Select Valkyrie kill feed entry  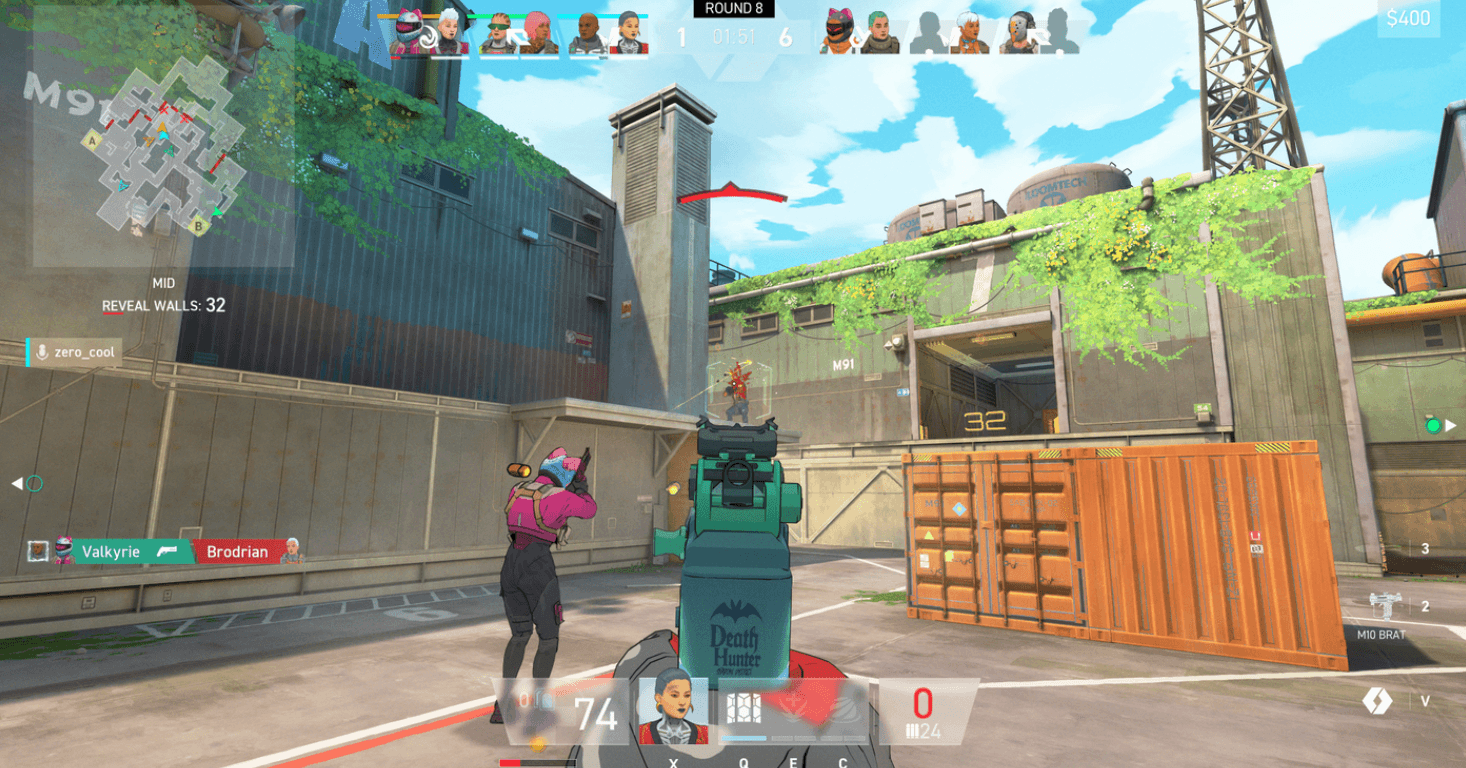point(113,551)
